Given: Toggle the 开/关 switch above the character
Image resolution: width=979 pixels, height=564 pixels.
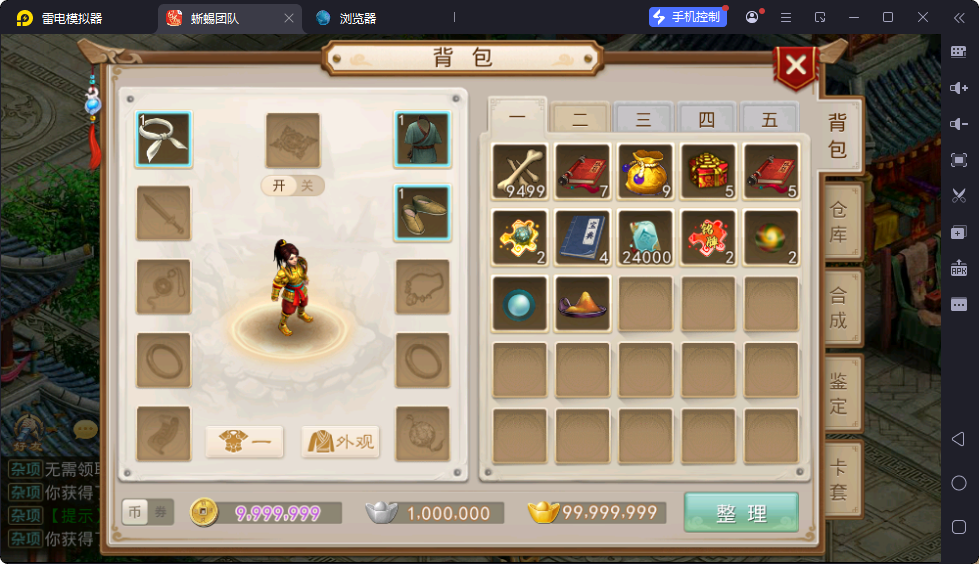Looking at the screenshot, I should [293, 186].
